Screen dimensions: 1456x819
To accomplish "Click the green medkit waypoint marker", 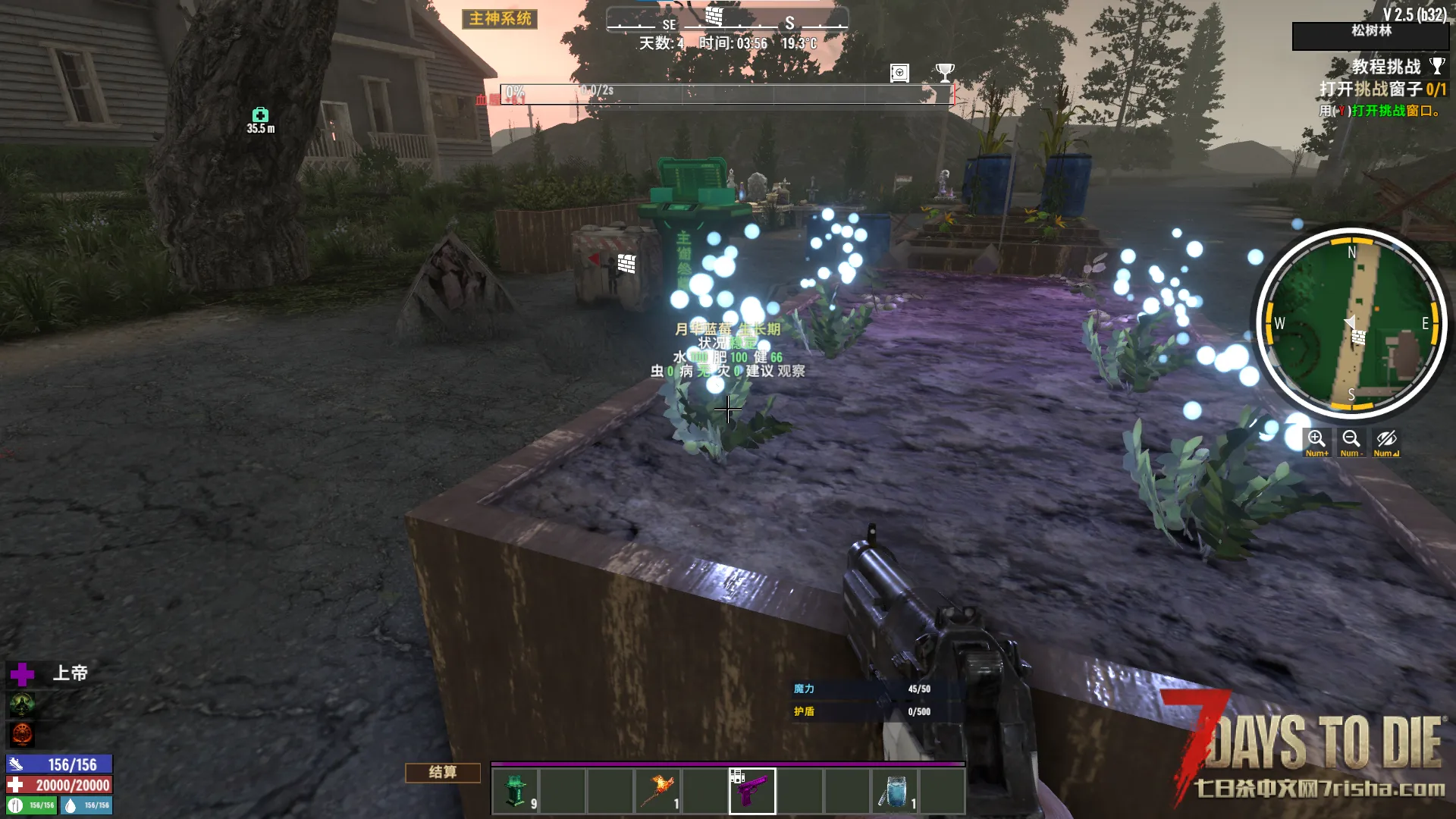I will pyautogui.click(x=260, y=115).
